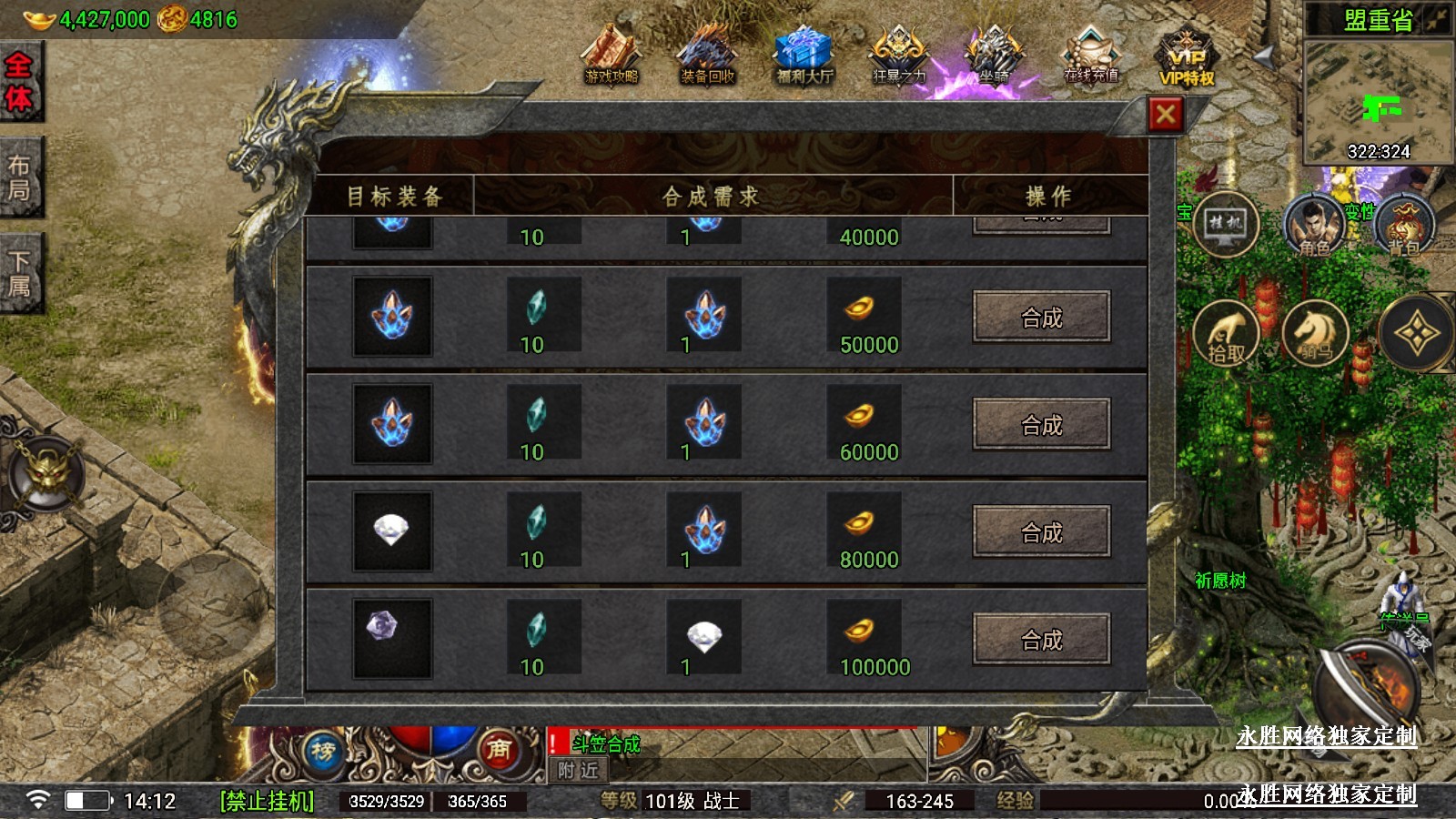Activate the 狂暴之力 icon
This screenshot has height=819, width=1456.
899,55
